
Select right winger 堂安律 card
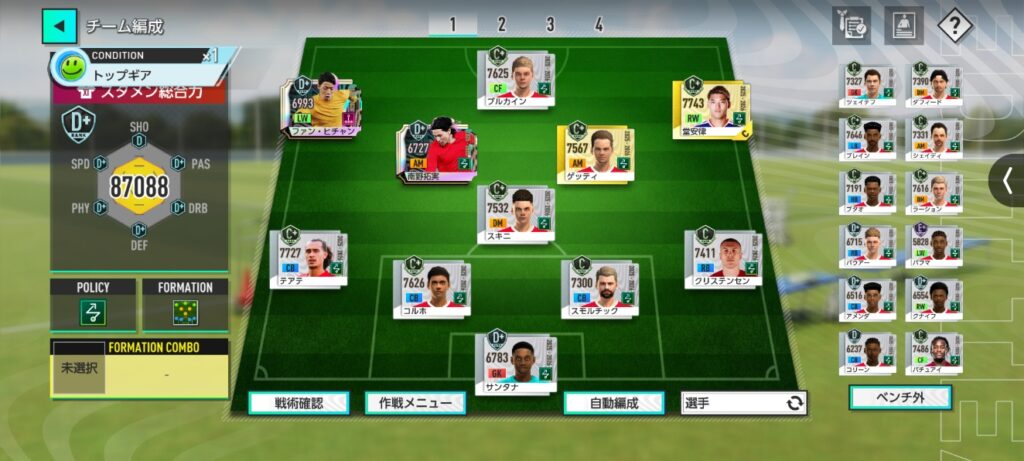tap(710, 110)
